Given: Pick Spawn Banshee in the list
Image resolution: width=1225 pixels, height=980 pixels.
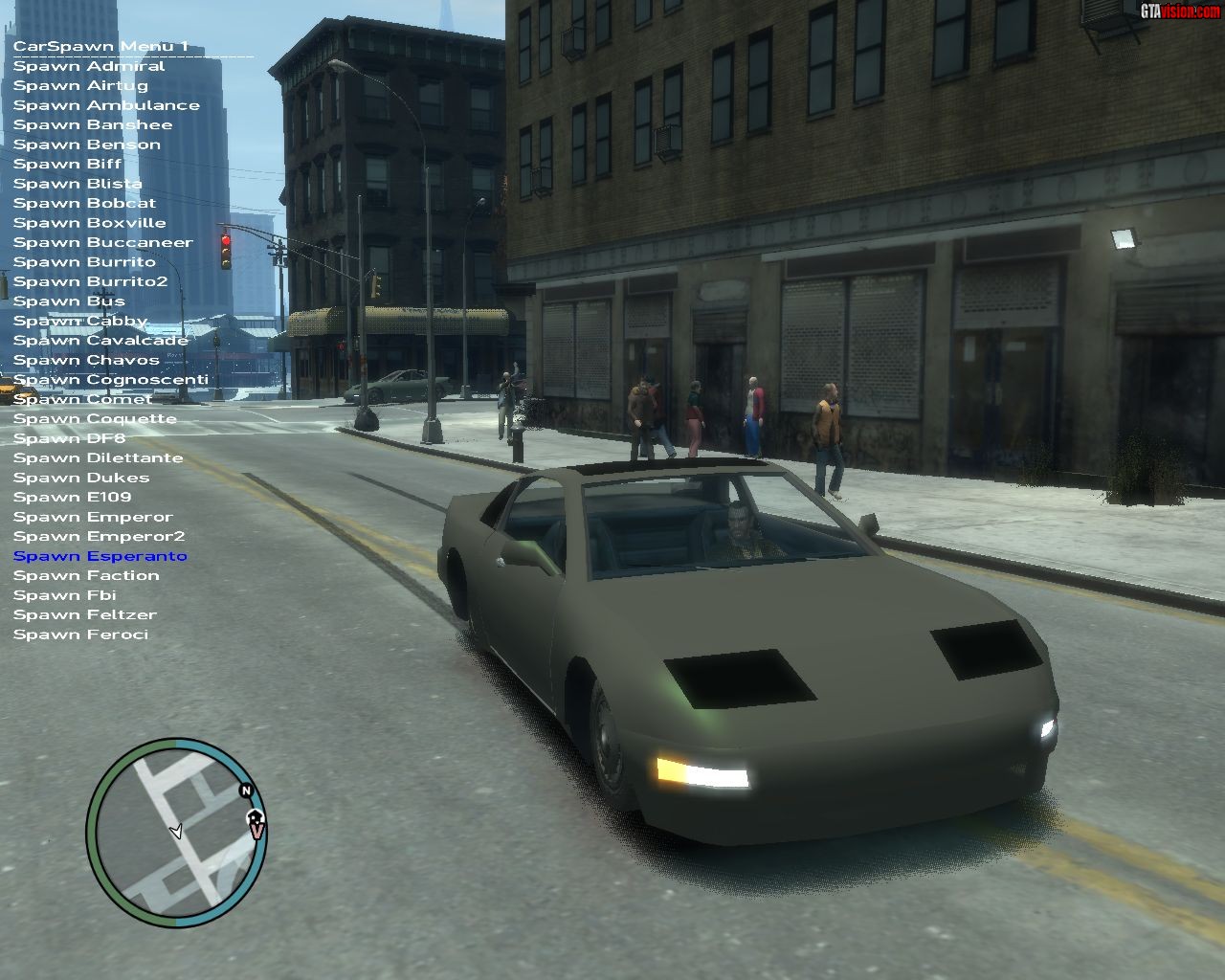Looking at the screenshot, I should [x=93, y=124].
